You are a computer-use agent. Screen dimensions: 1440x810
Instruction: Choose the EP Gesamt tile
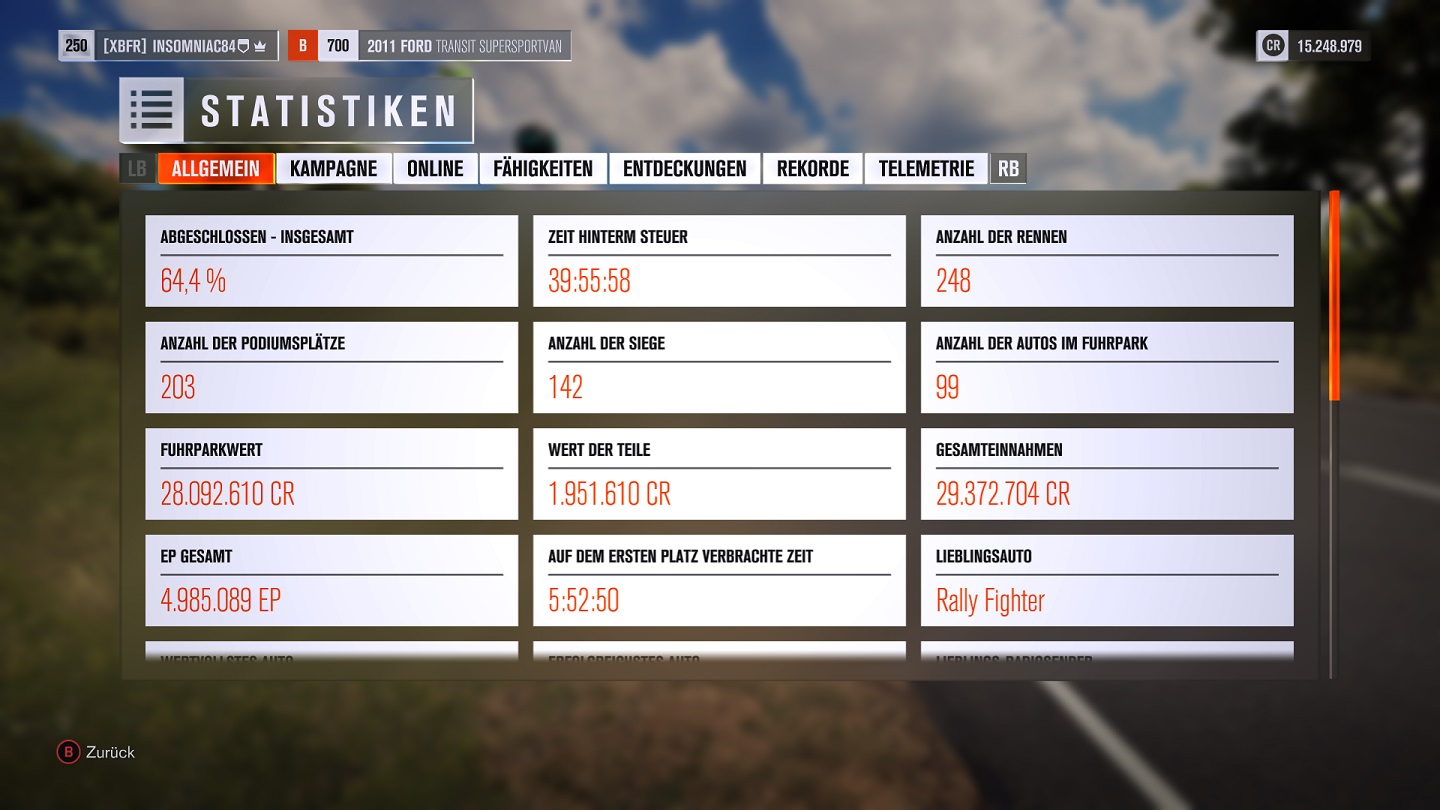pyautogui.click(x=331, y=580)
